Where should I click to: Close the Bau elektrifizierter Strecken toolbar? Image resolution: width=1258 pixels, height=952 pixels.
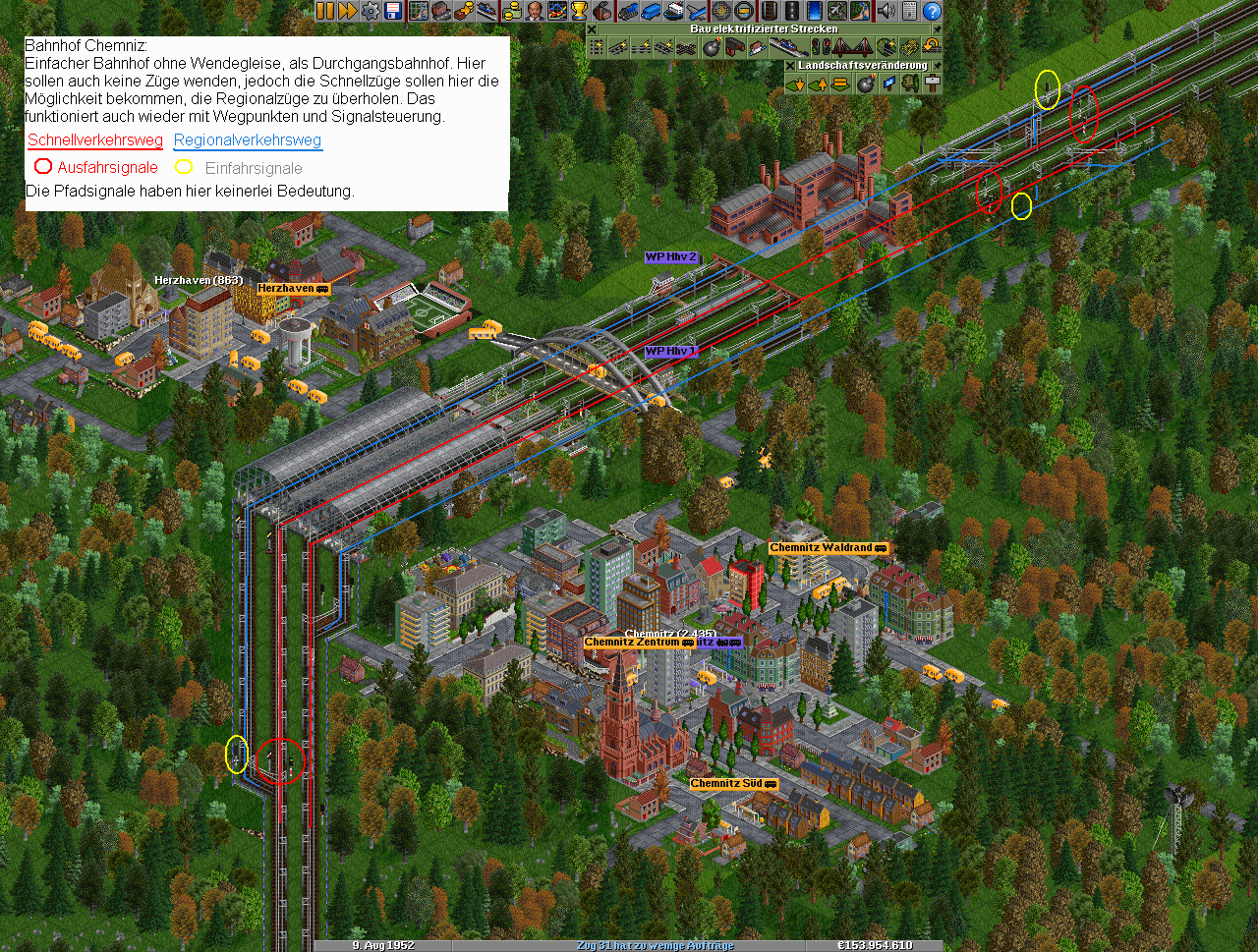pyautogui.click(x=593, y=29)
